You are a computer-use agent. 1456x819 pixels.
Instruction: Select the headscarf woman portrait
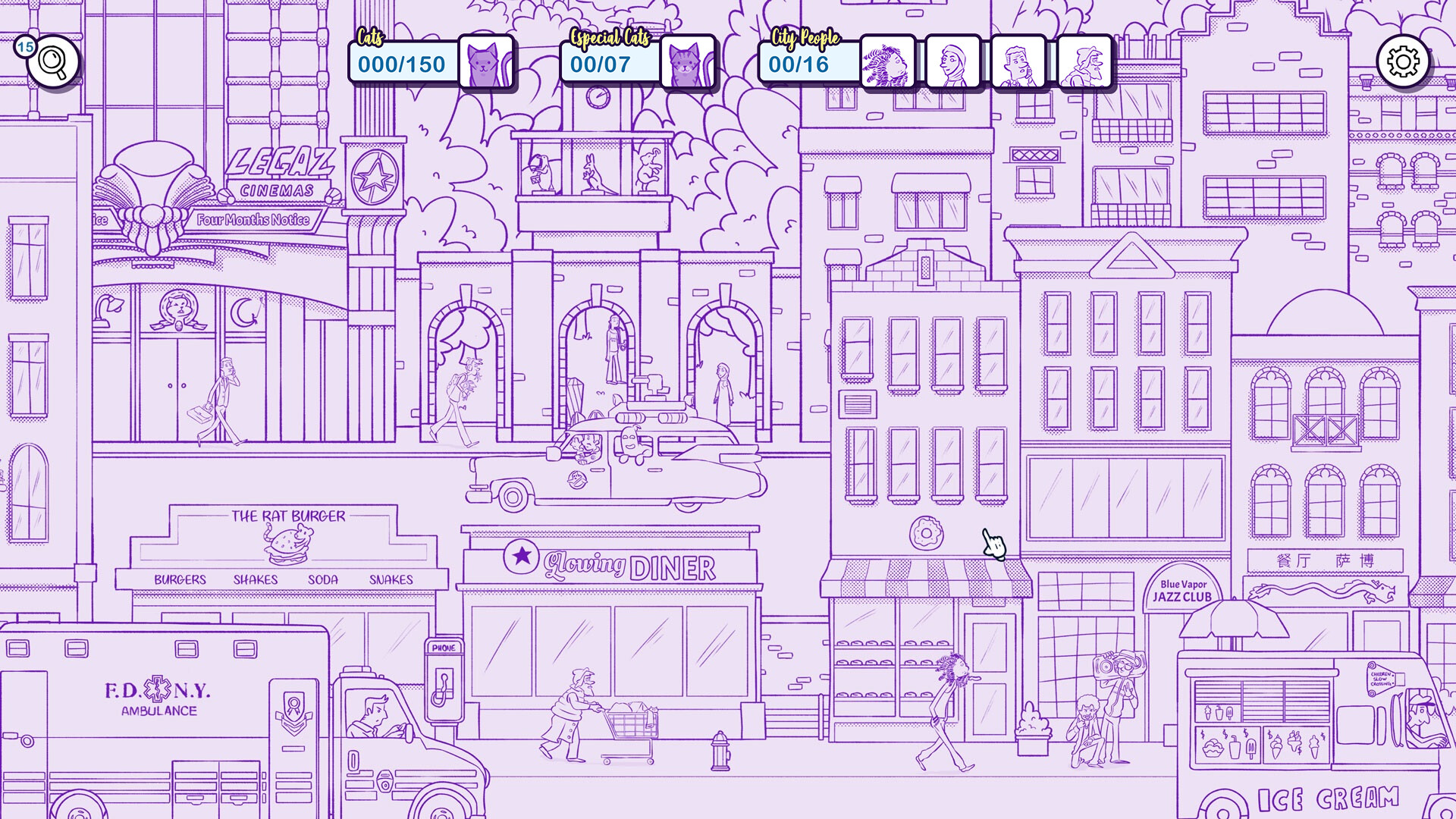[x=955, y=62]
